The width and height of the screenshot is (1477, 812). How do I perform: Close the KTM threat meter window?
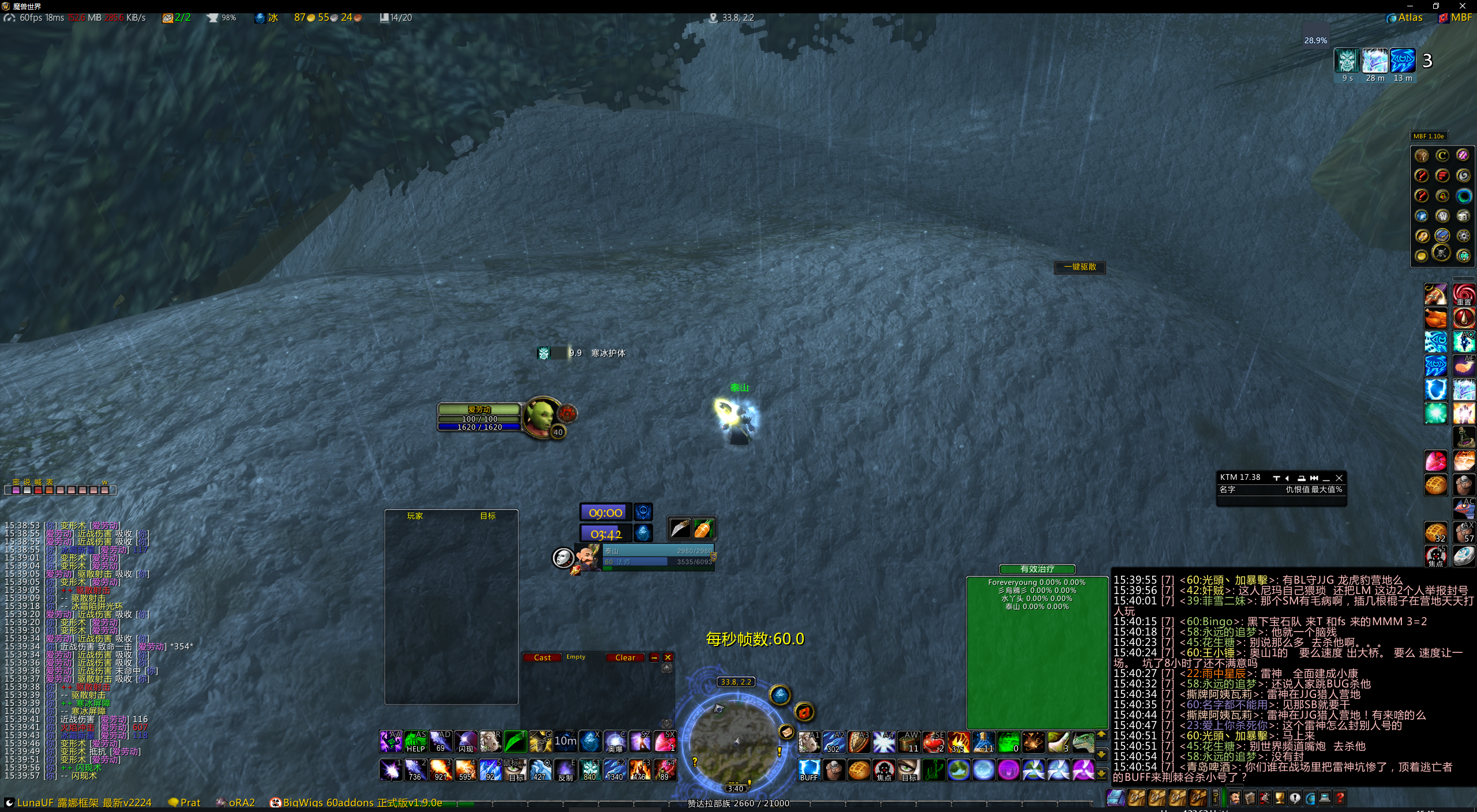(x=1339, y=478)
